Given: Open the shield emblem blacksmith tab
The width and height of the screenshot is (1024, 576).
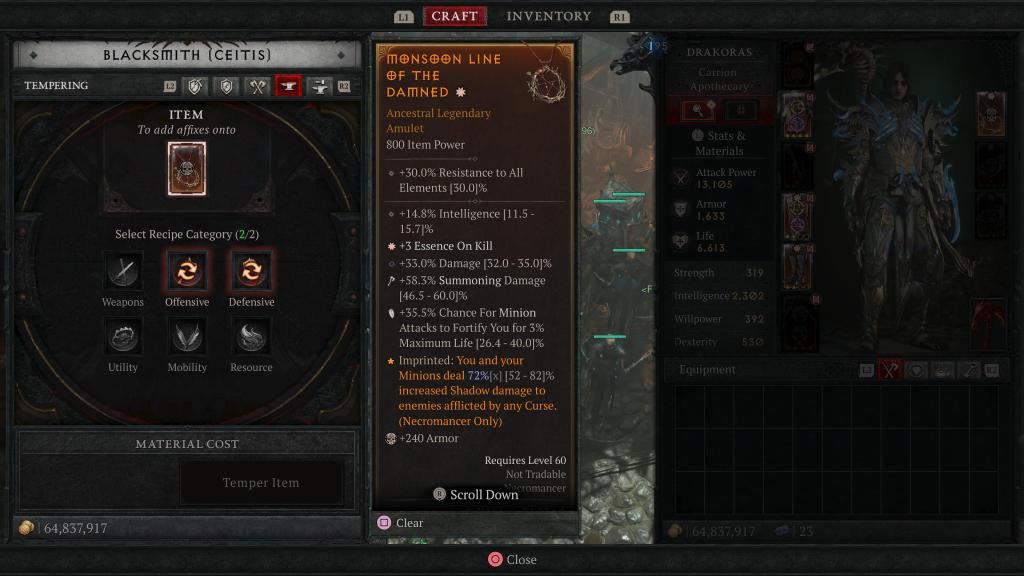Looking at the screenshot, I should pos(227,86).
